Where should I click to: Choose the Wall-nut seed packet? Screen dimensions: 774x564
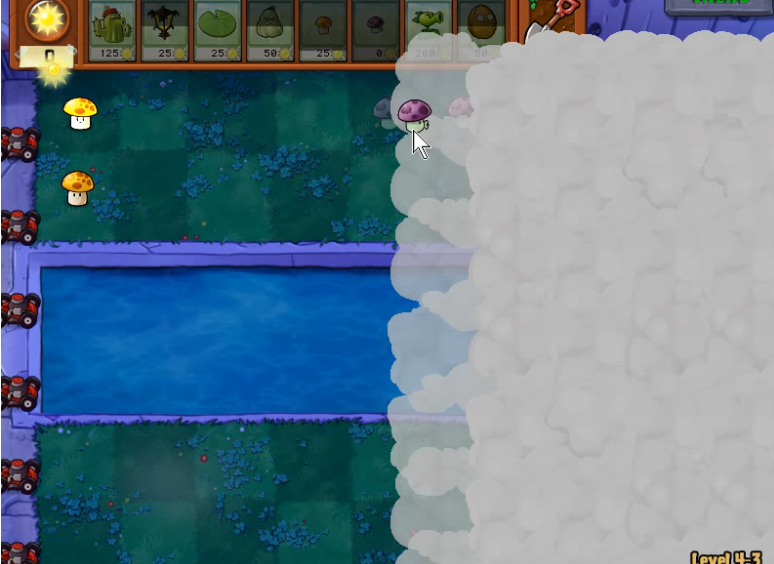(x=481, y=30)
